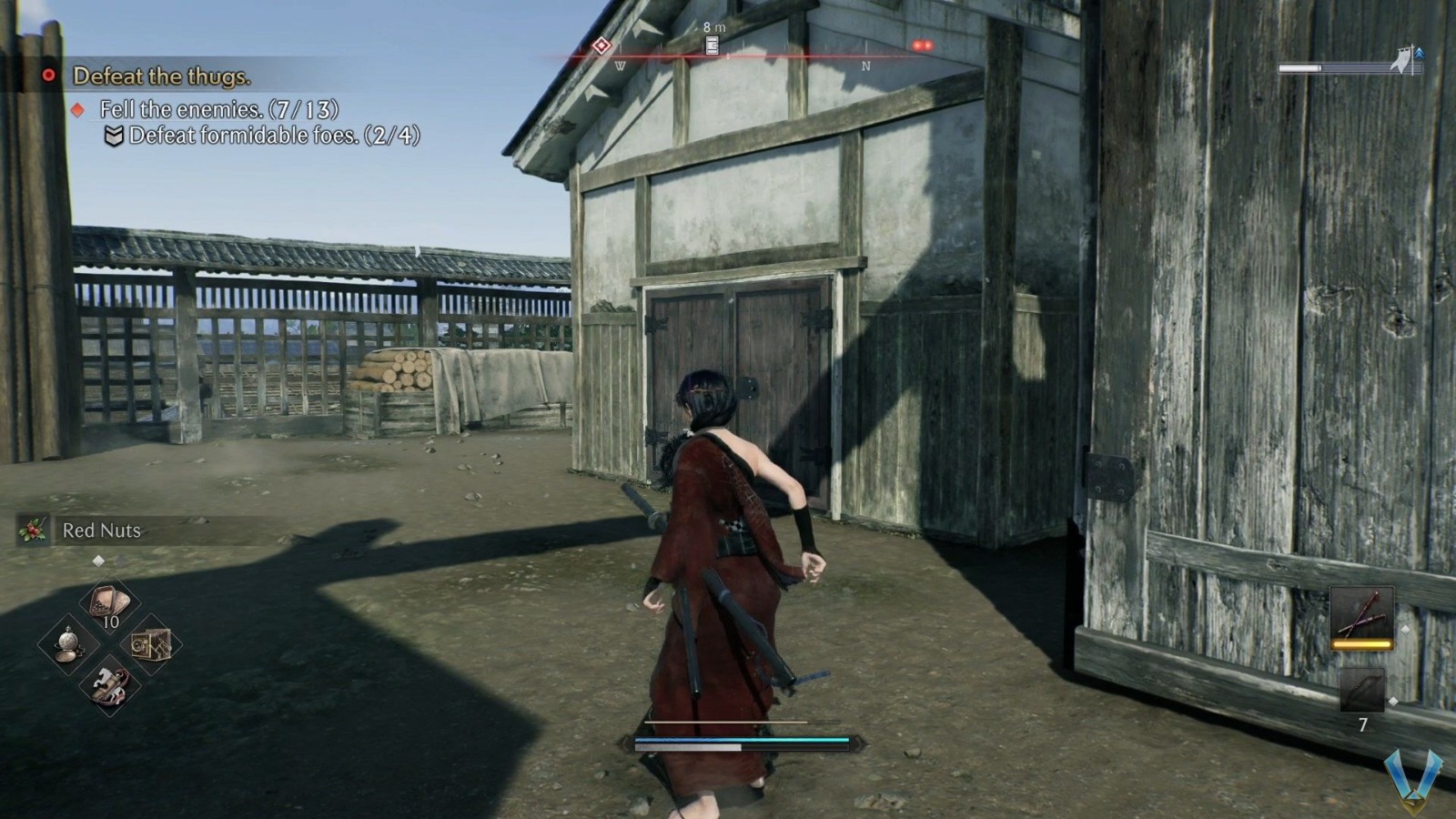Select the 'Fell the enemies. (7/13)' objective entry
The image size is (1456, 819).
[218, 111]
